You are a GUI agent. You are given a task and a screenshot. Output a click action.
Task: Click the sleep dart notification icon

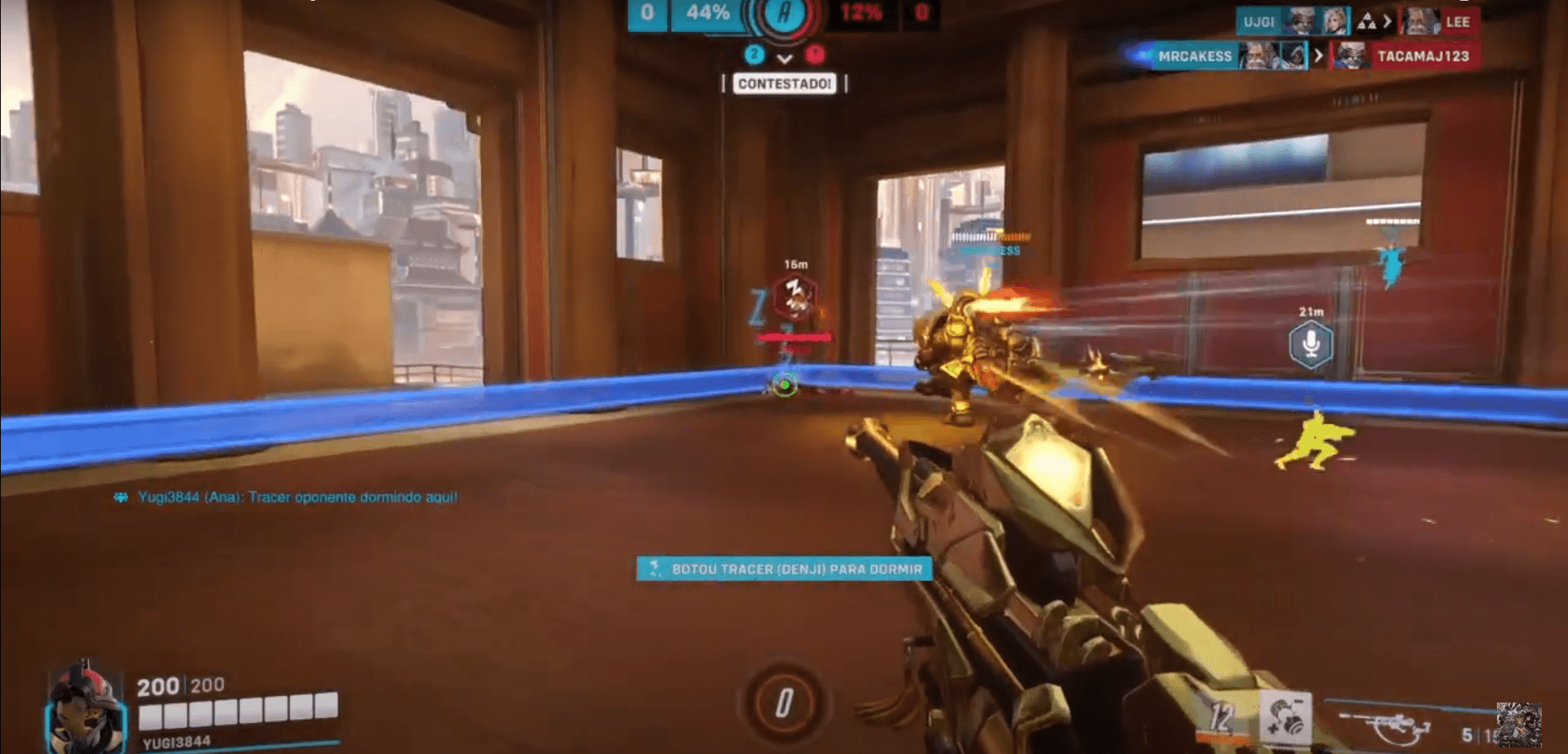pyautogui.click(x=654, y=569)
